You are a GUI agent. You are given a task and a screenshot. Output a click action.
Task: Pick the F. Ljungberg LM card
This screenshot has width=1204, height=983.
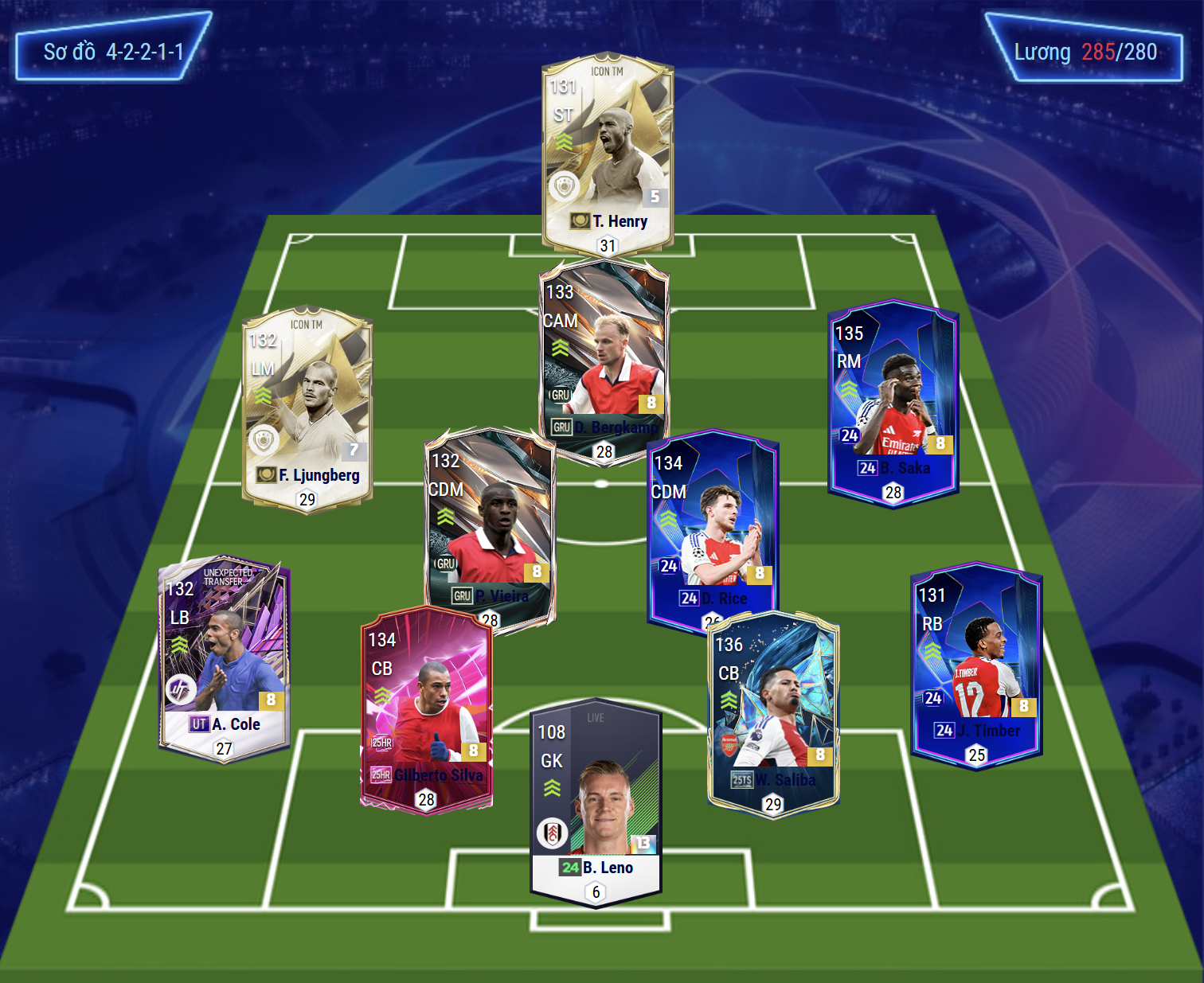307,406
